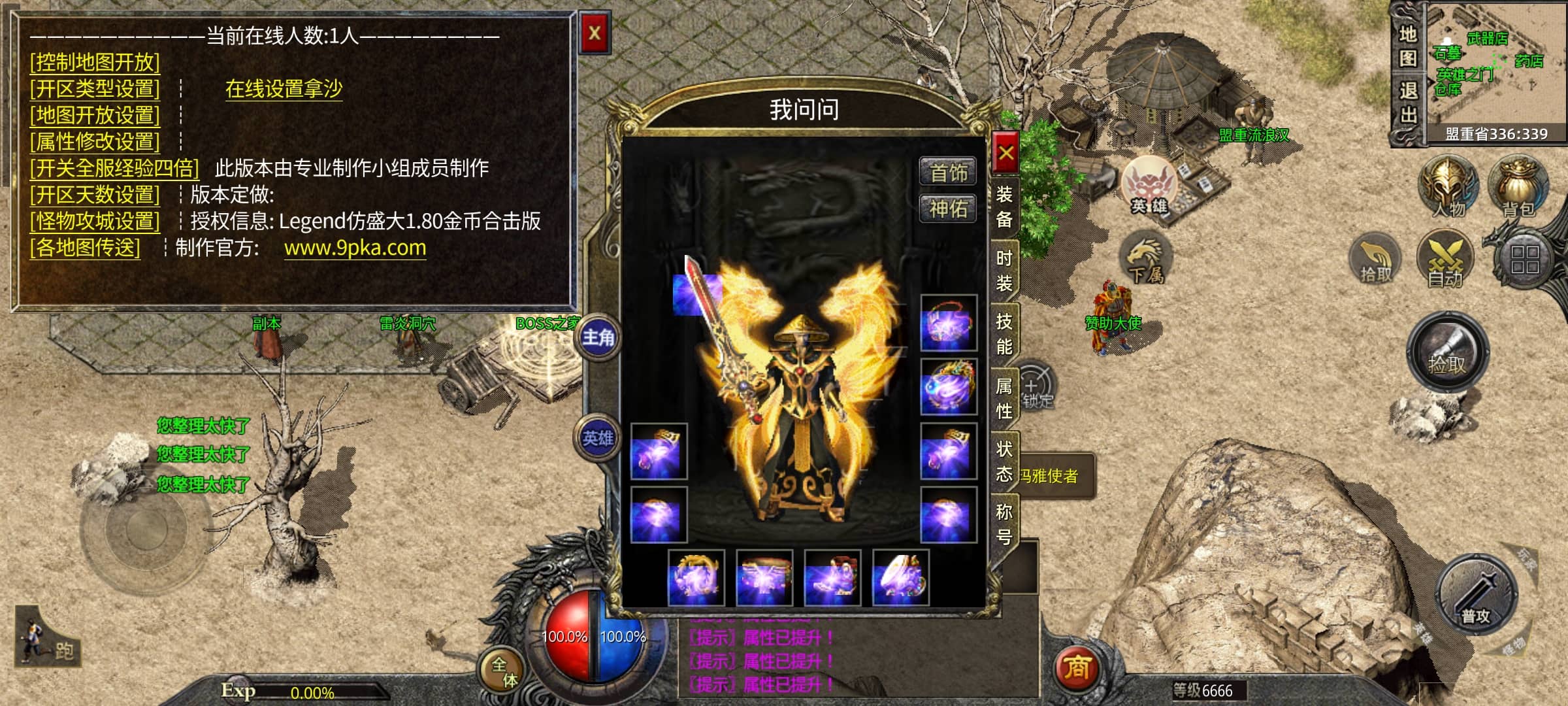Open the 神佑 blessing view
This screenshot has height=706, width=1568.
(x=948, y=209)
